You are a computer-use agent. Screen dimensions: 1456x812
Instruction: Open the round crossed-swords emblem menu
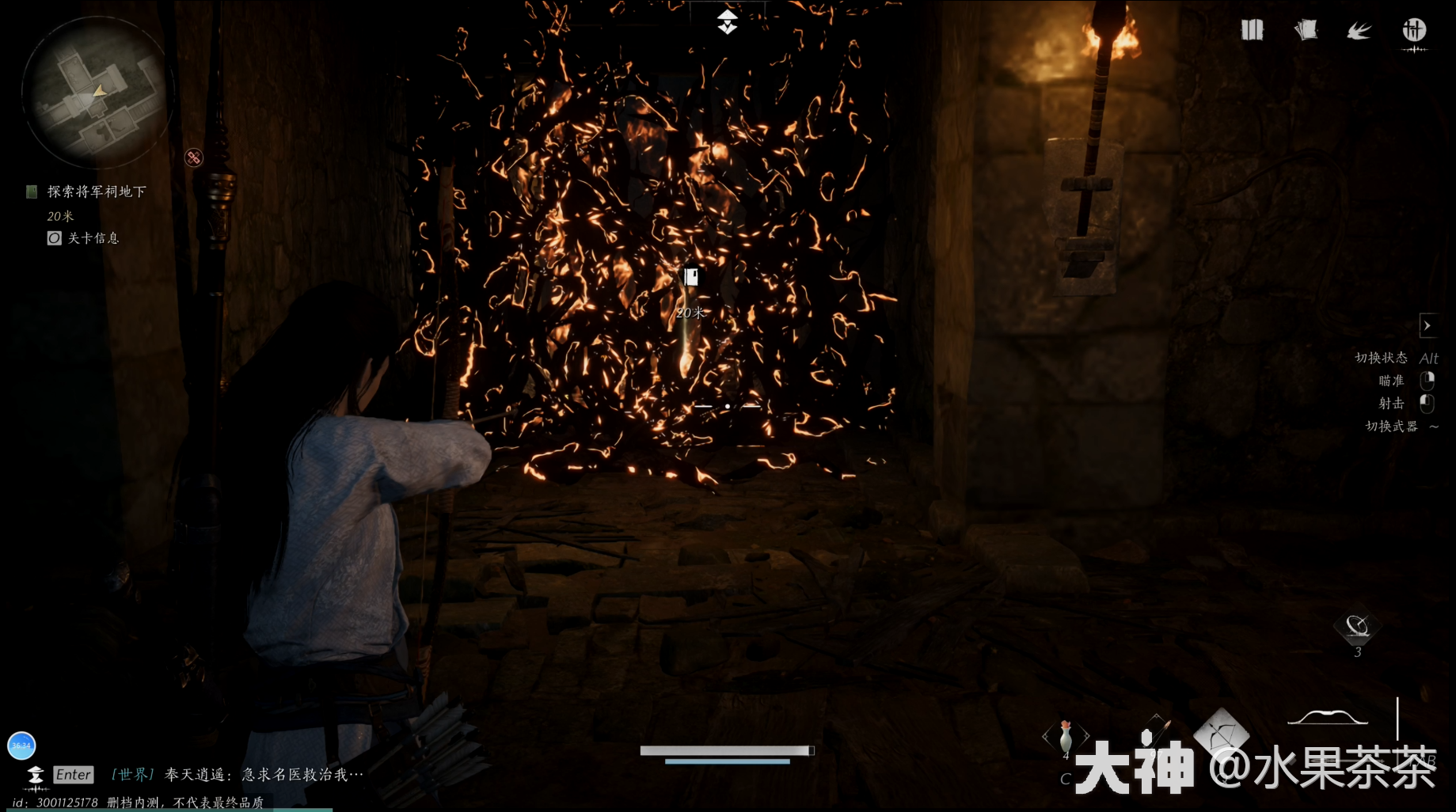coord(1414,31)
